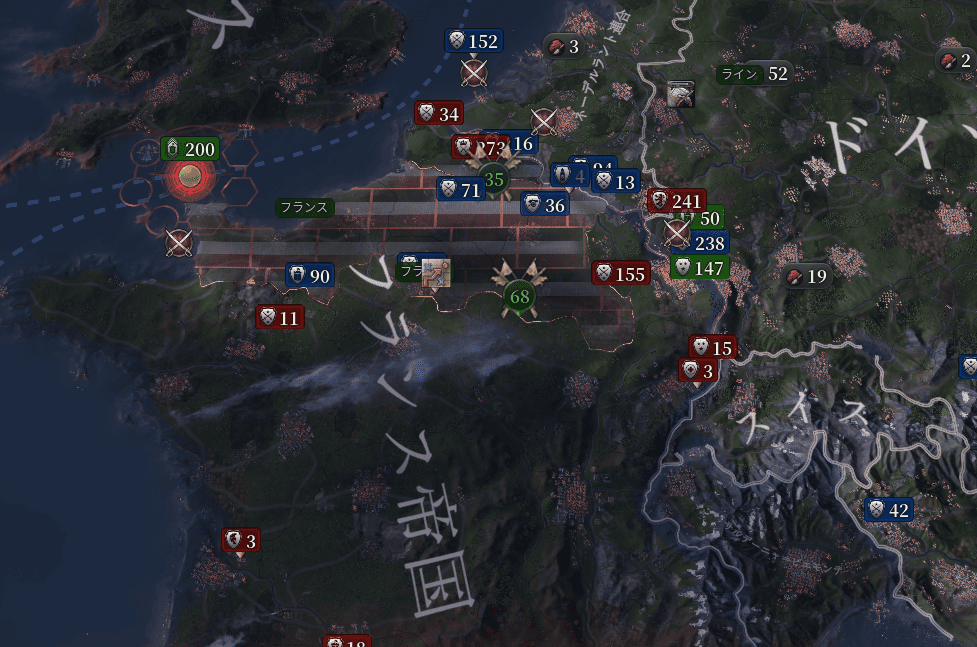Select the blue army badge showing 90

pos(309,276)
